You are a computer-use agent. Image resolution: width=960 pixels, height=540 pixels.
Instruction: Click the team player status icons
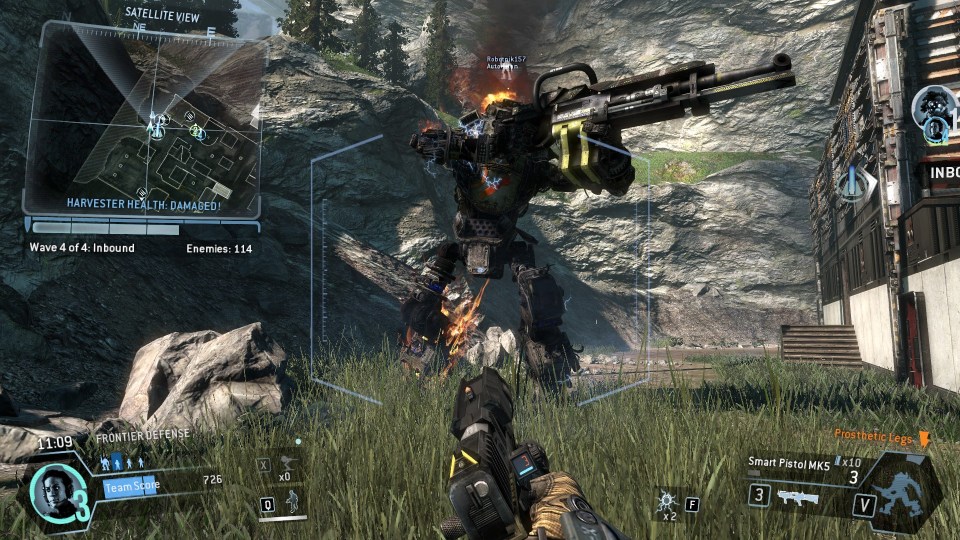tap(124, 463)
